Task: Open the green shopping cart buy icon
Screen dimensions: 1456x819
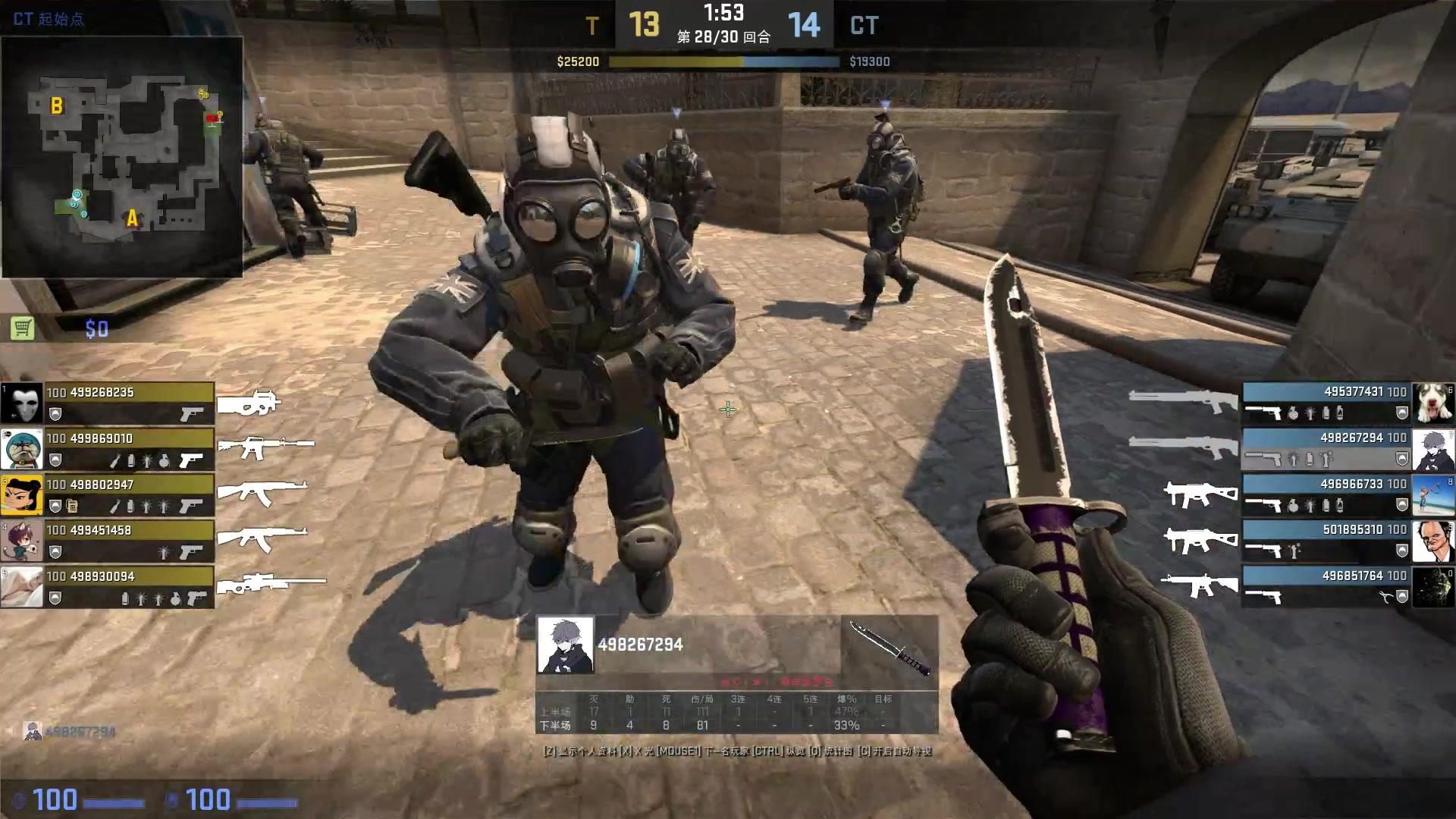Action: pos(23,328)
